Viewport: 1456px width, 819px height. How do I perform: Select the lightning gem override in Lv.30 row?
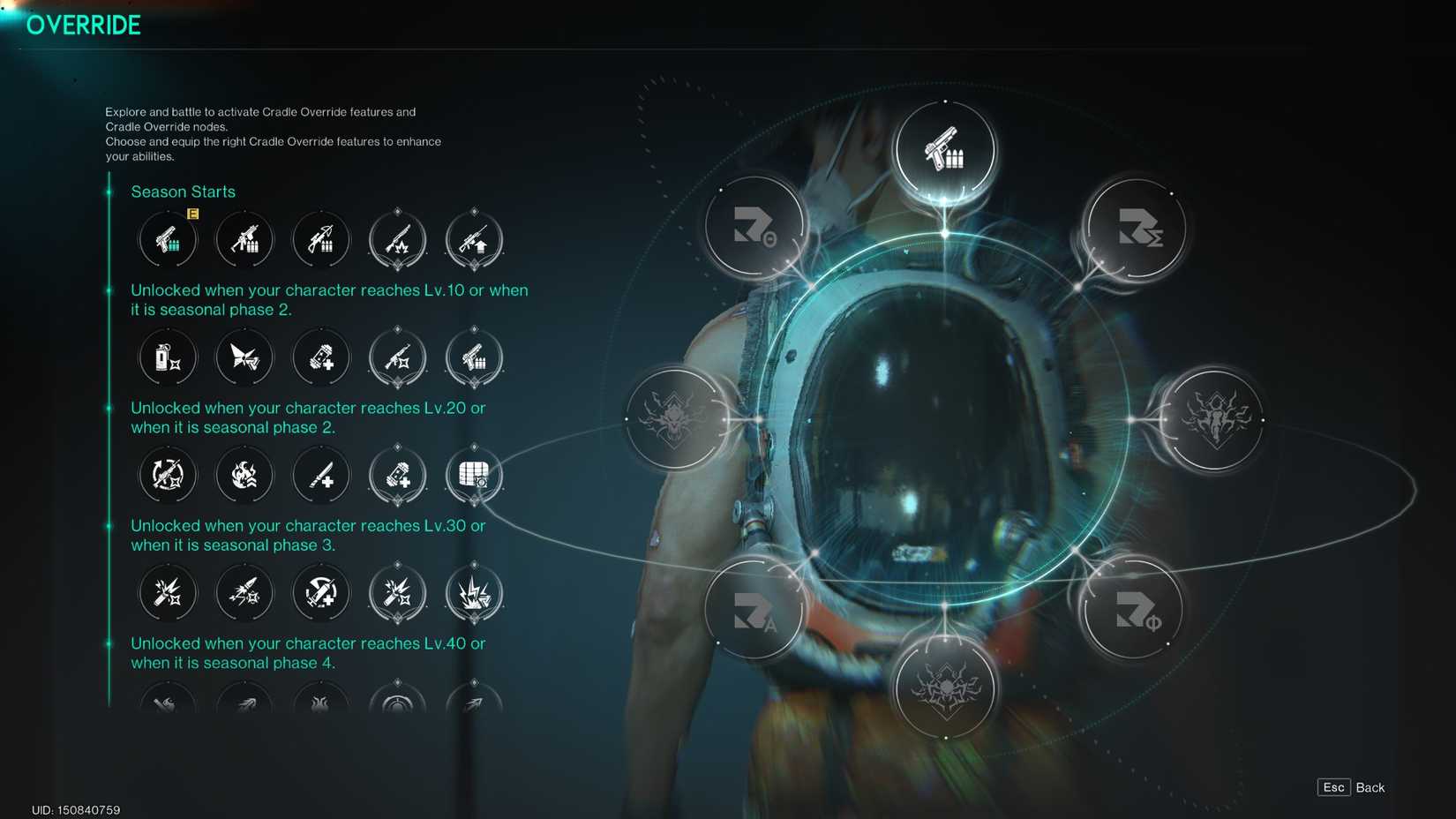pos(474,593)
